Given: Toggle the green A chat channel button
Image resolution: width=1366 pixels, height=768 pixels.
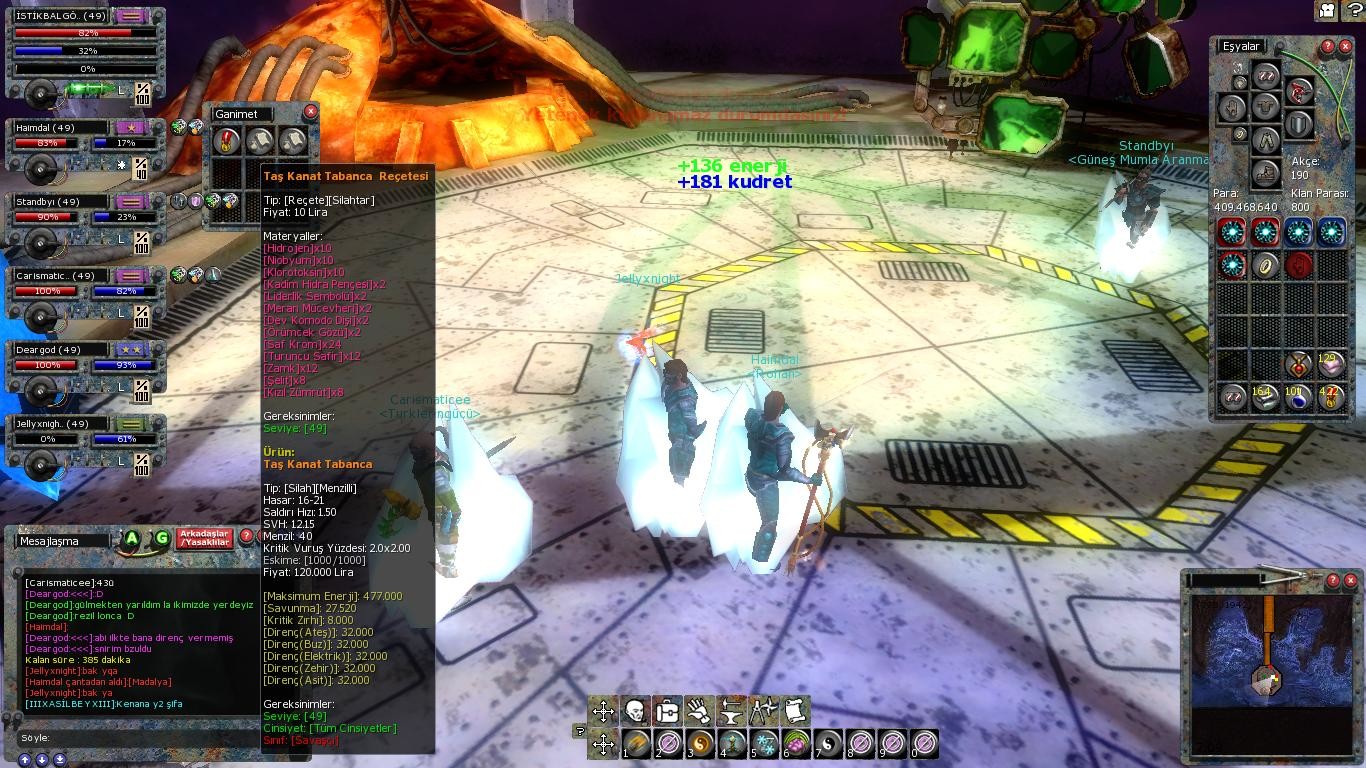Looking at the screenshot, I should tap(132, 539).
